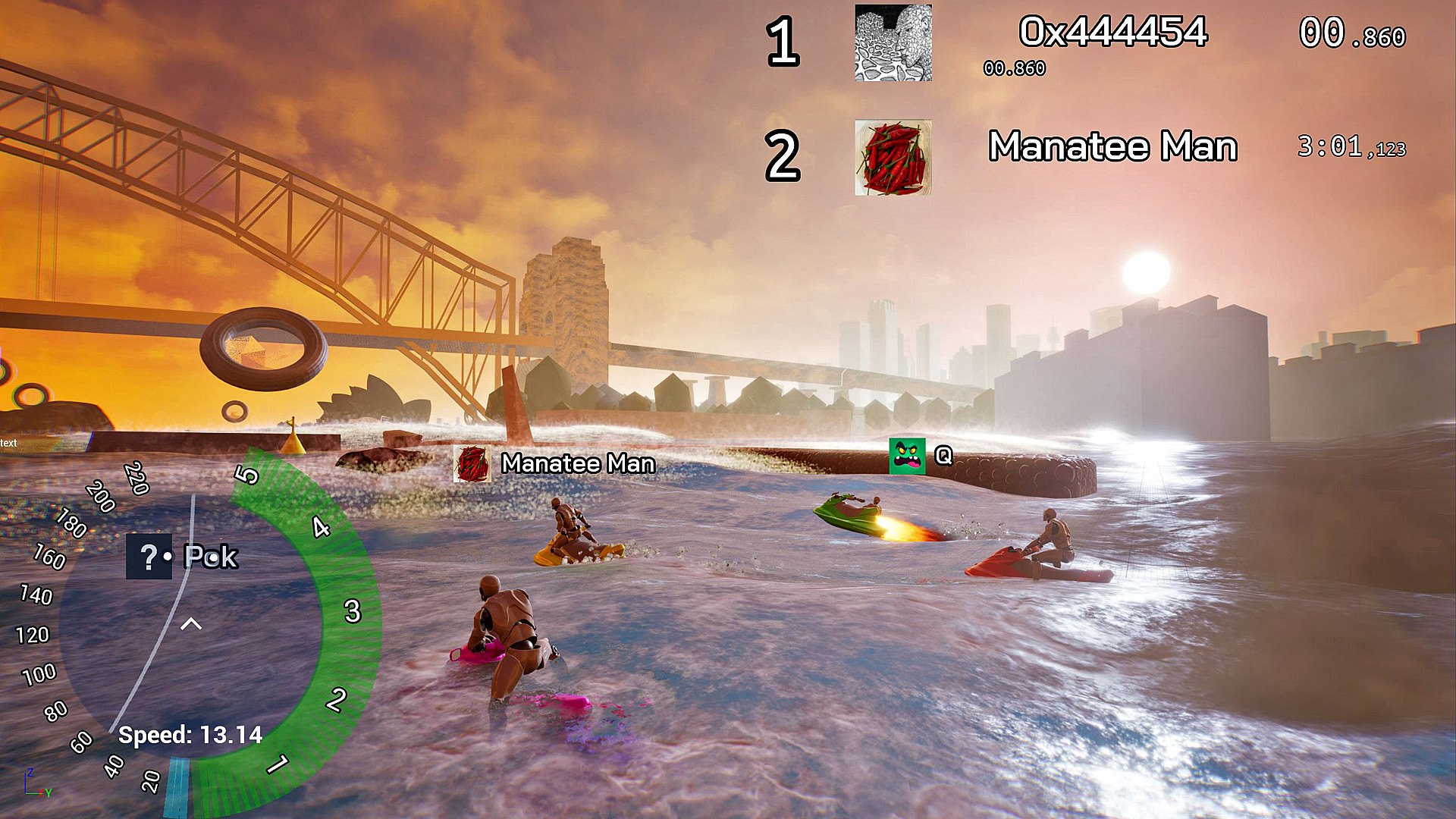Click the dot between ? and Pok label
Screen dimensions: 1456x819
tap(168, 556)
